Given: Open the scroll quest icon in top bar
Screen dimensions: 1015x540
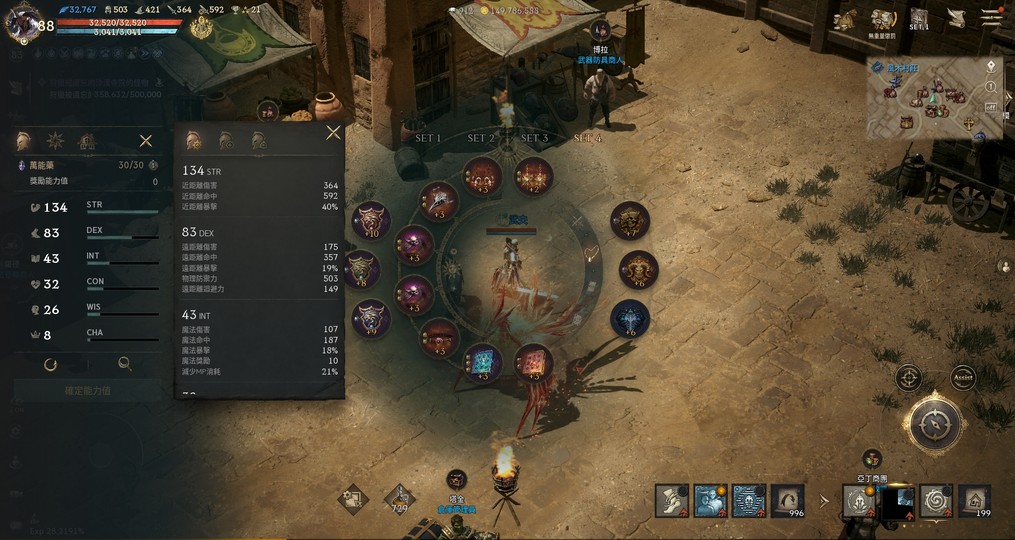Looking at the screenshot, I should tap(955, 19).
